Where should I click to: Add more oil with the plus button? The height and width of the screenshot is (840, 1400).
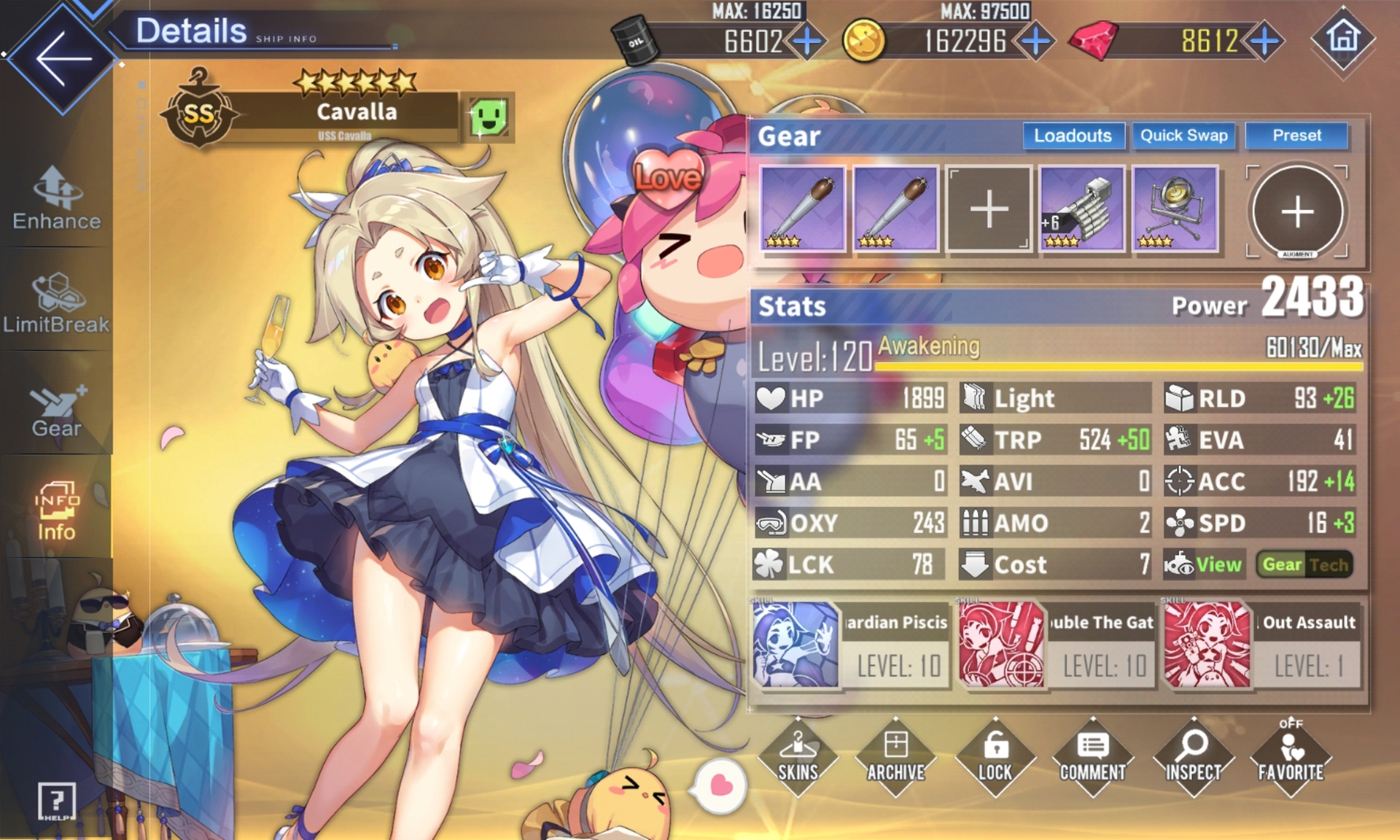[806, 41]
